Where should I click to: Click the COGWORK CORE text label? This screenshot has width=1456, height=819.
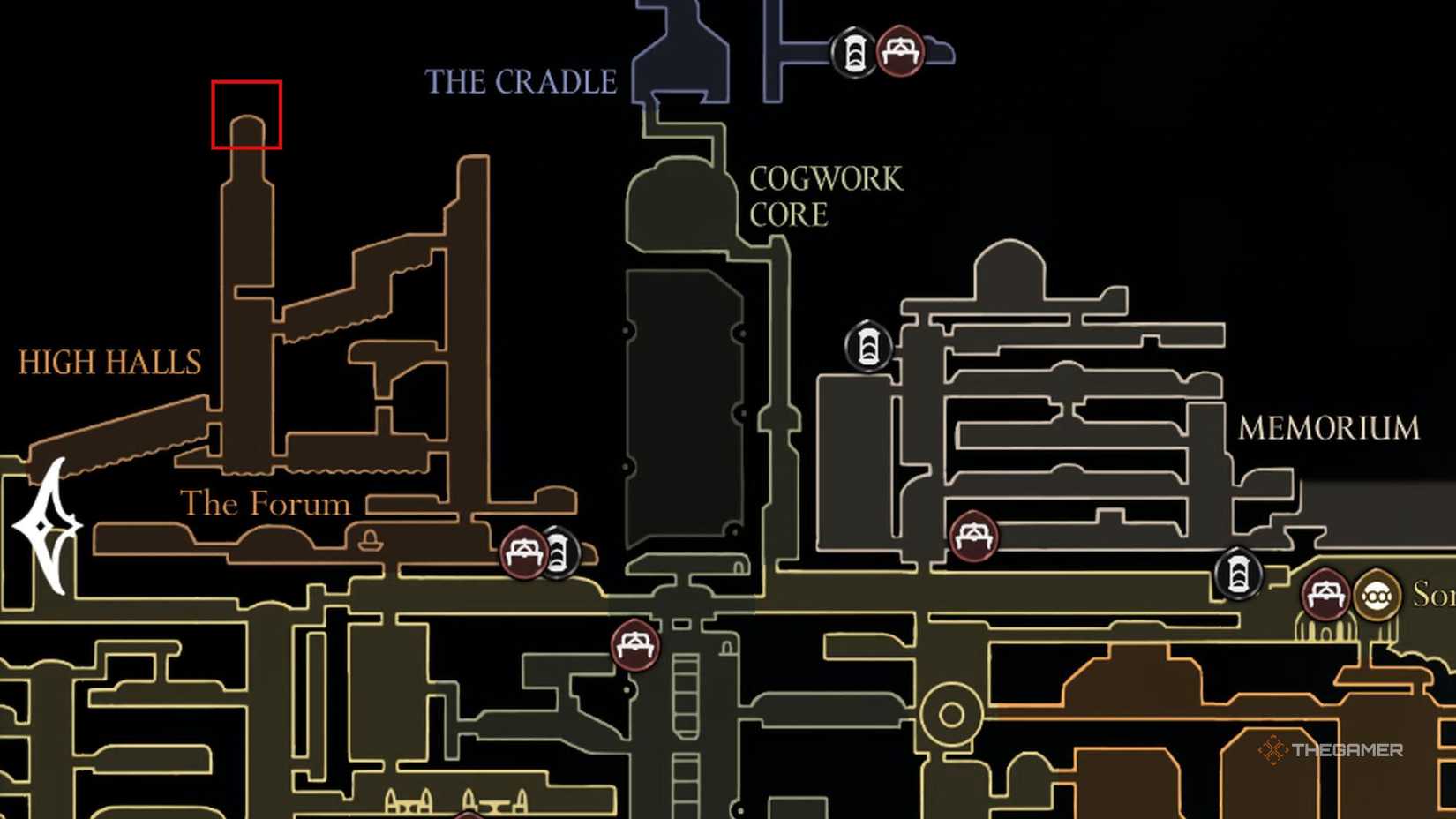(824, 196)
